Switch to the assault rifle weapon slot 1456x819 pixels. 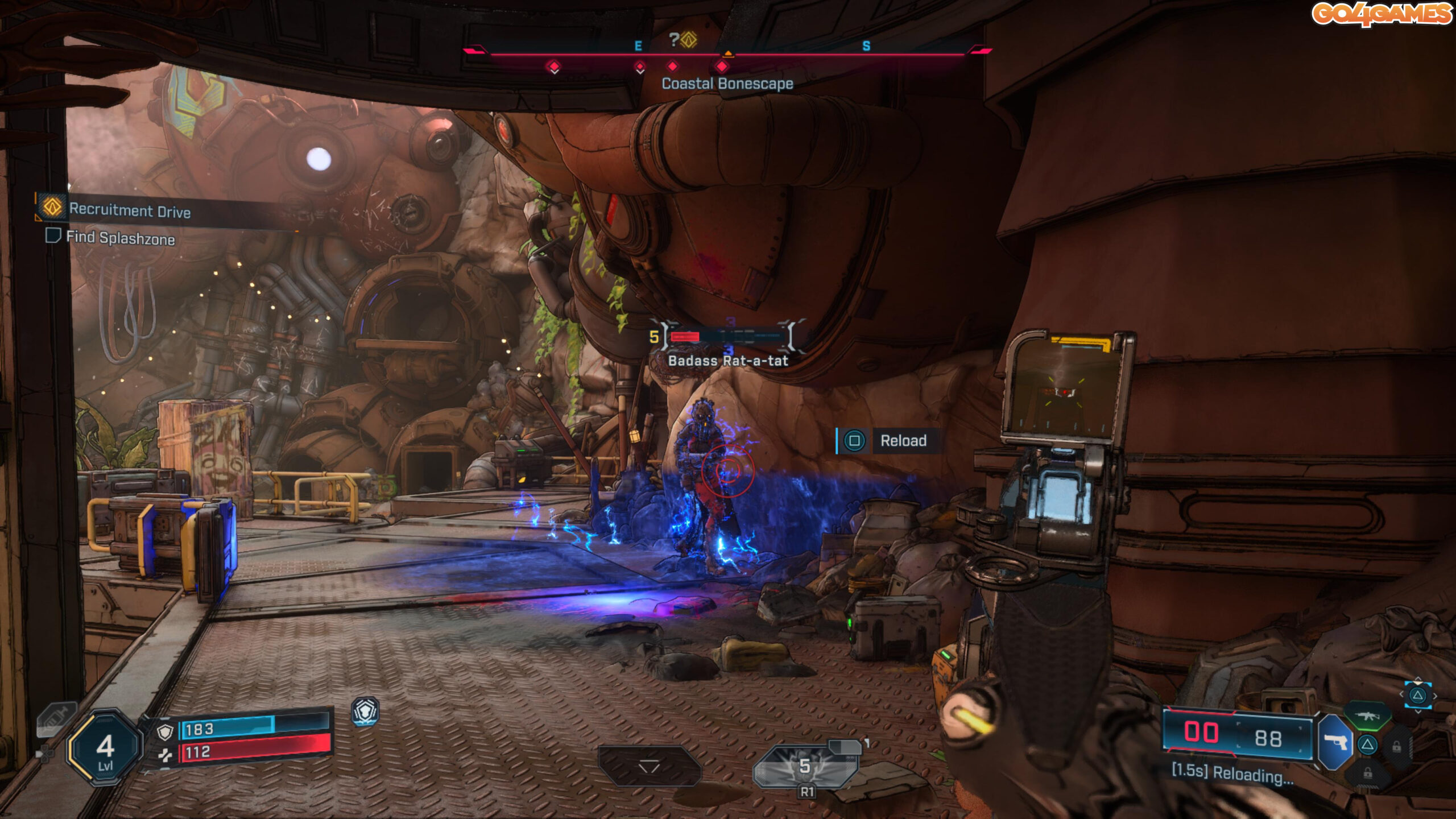tap(1366, 715)
